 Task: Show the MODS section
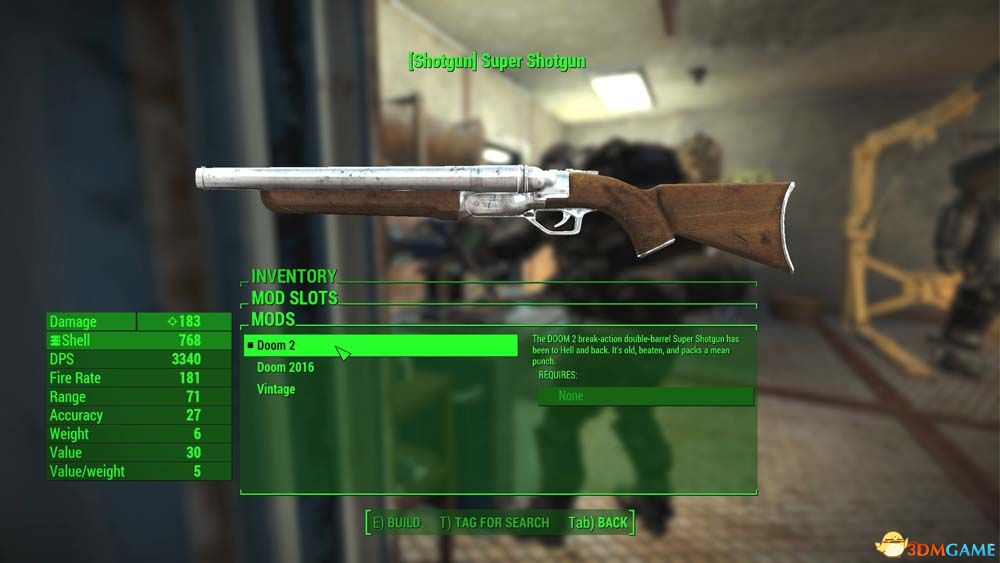(273, 320)
